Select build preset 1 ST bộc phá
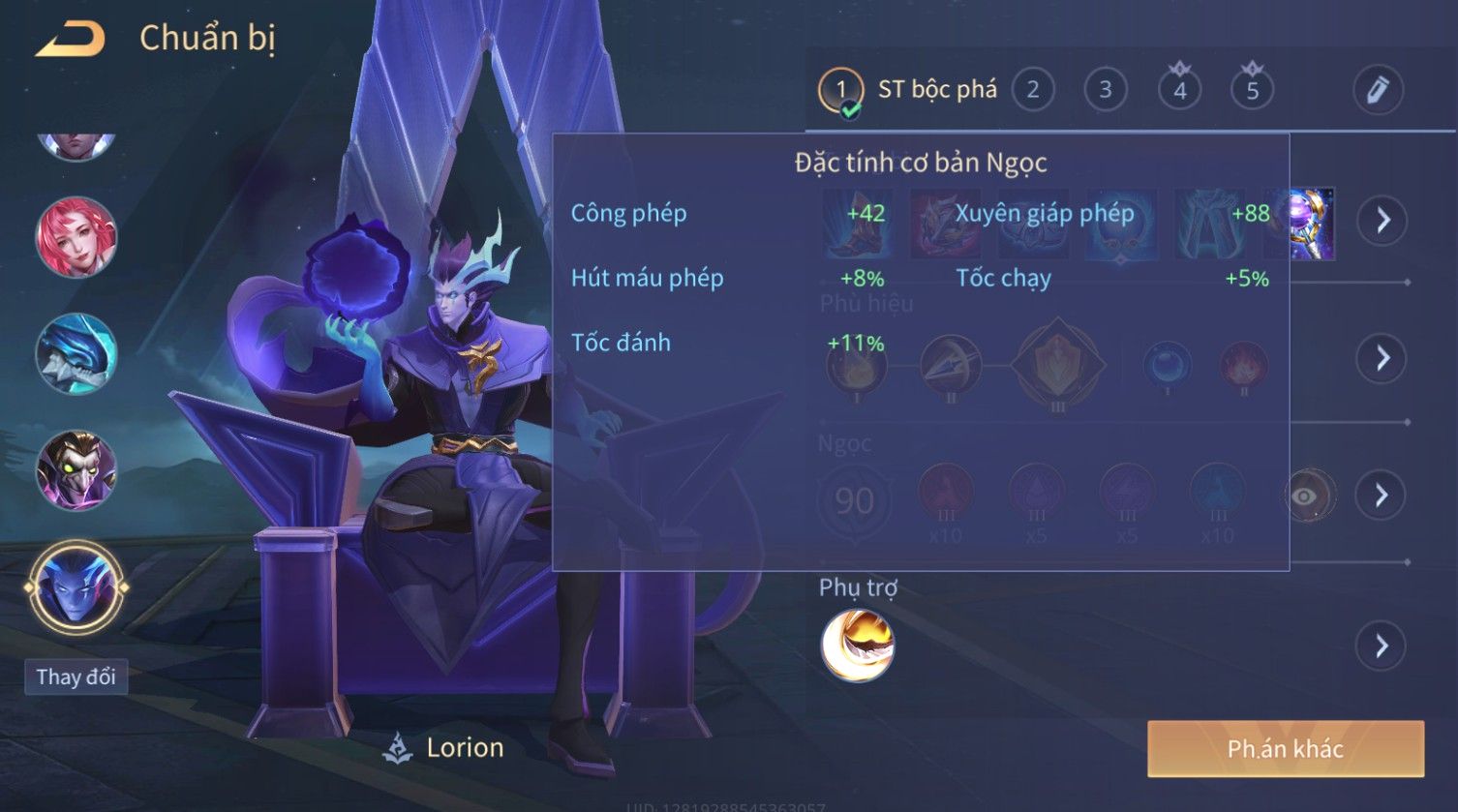The height and width of the screenshot is (812, 1458). point(840,91)
